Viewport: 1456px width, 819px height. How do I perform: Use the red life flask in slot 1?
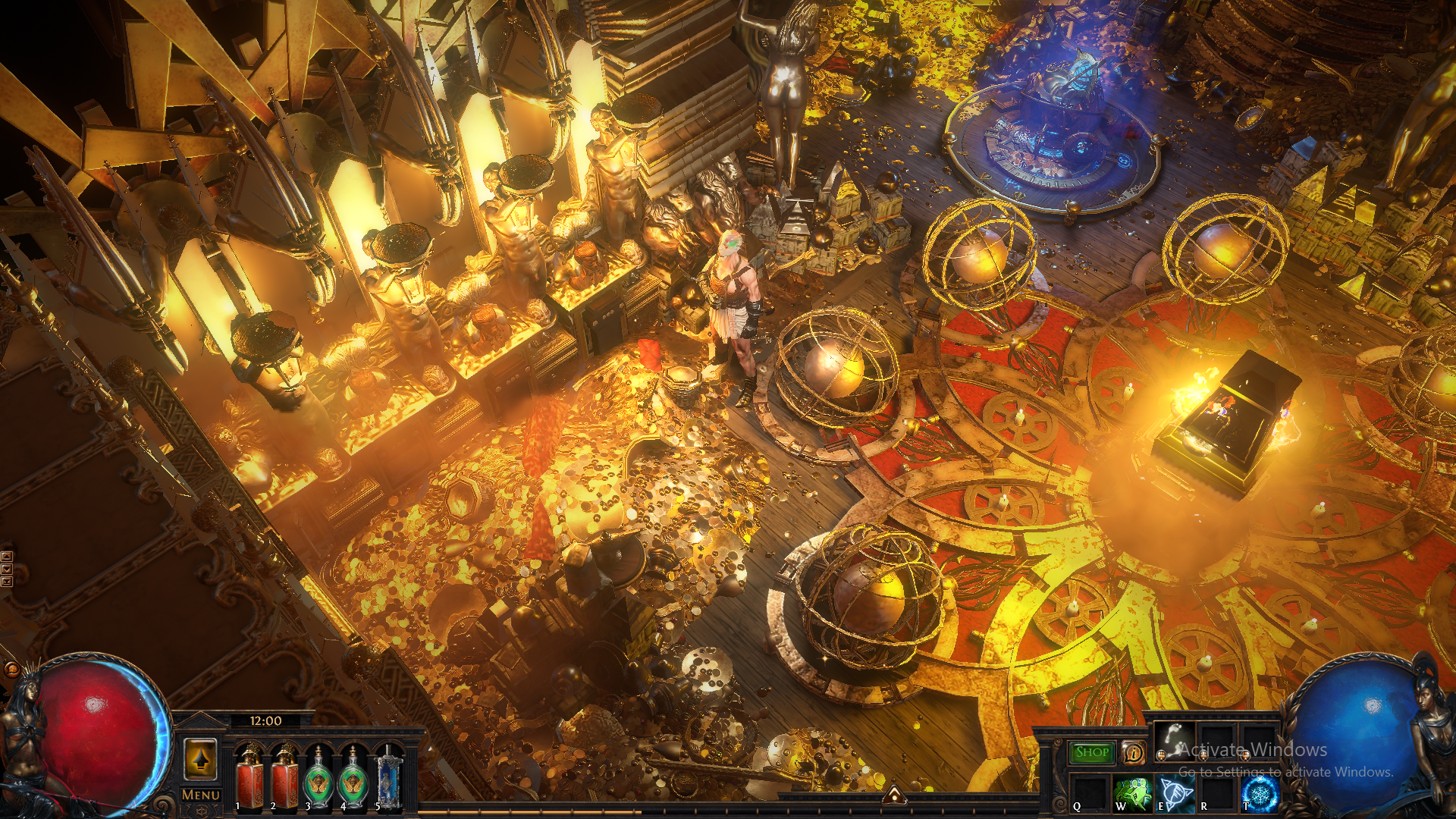tap(249, 776)
